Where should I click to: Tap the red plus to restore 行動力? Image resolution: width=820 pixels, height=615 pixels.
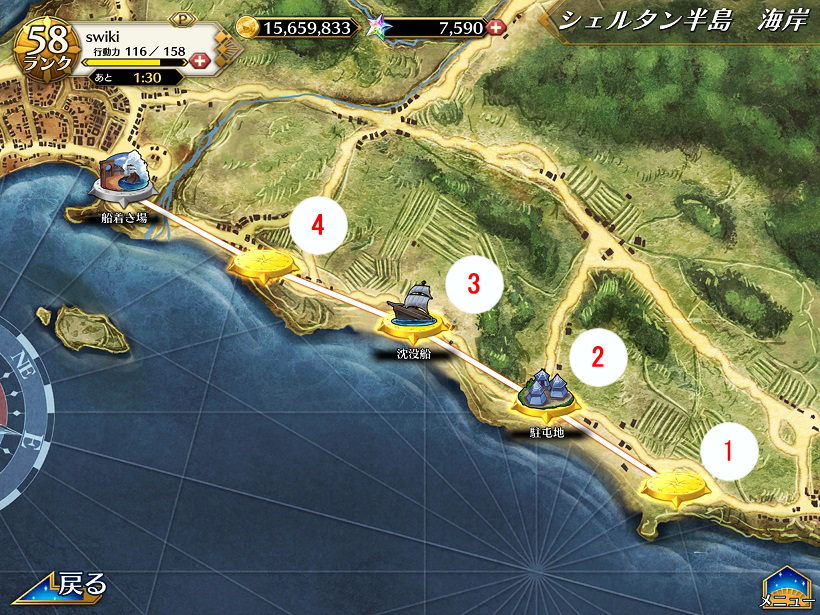[x=200, y=61]
